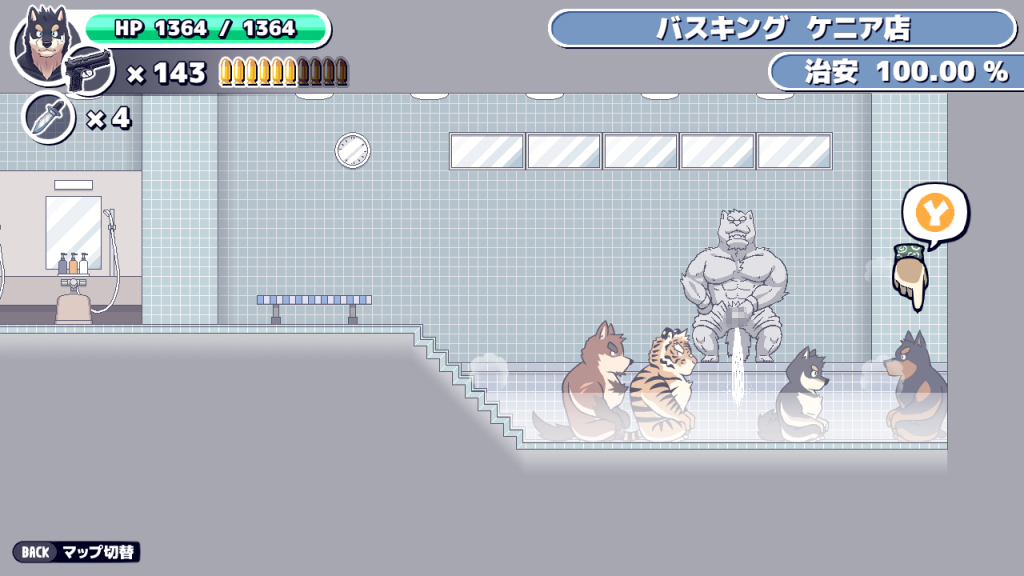1024x576 pixels.
Task: Choose the throwing knife item icon
Action: click(47, 118)
